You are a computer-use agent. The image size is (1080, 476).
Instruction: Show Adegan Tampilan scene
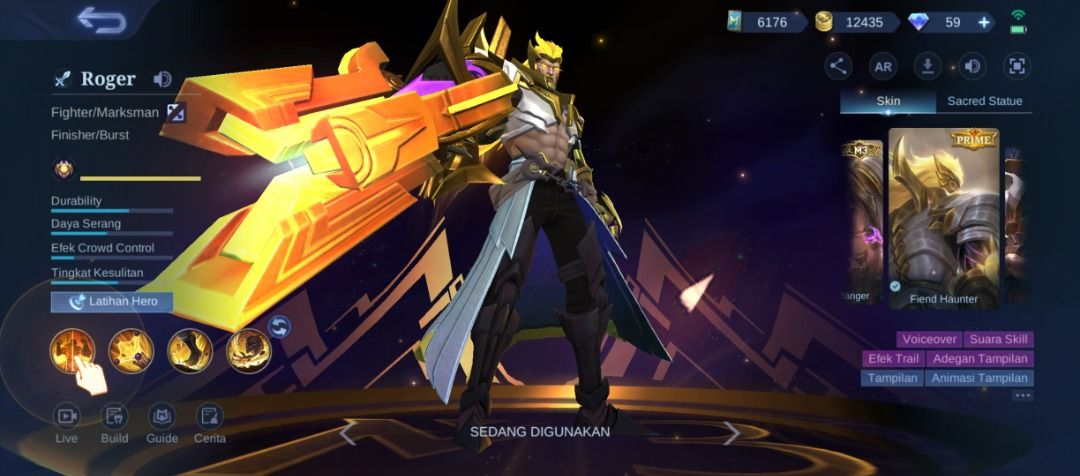click(x=979, y=359)
